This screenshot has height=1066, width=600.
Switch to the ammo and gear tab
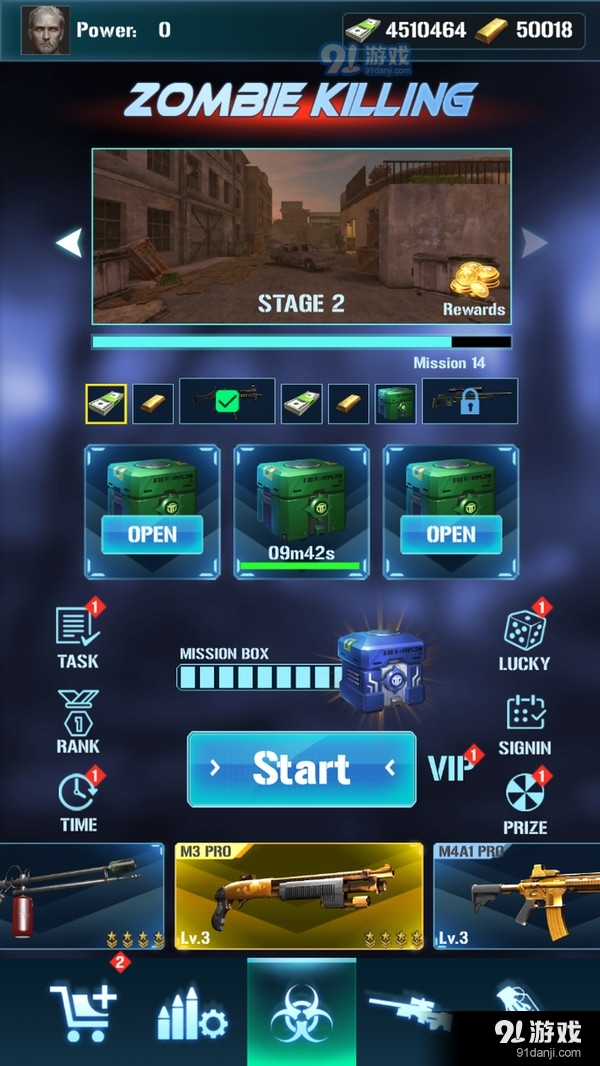192,1015
